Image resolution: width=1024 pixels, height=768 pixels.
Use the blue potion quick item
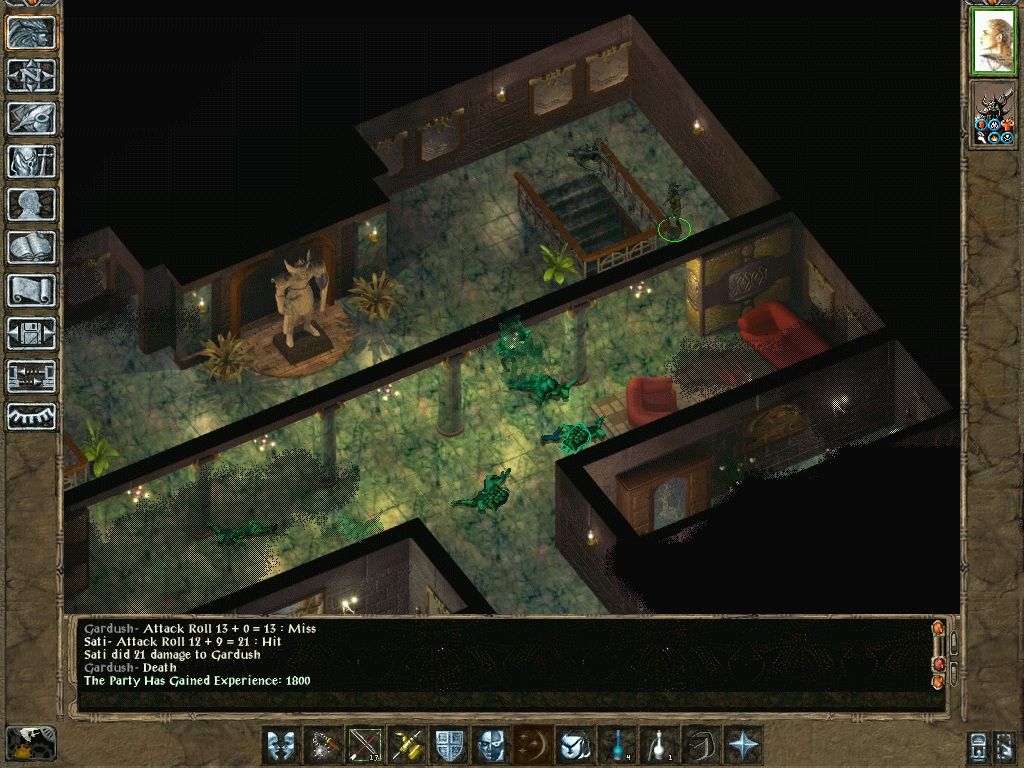pyautogui.click(x=617, y=745)
